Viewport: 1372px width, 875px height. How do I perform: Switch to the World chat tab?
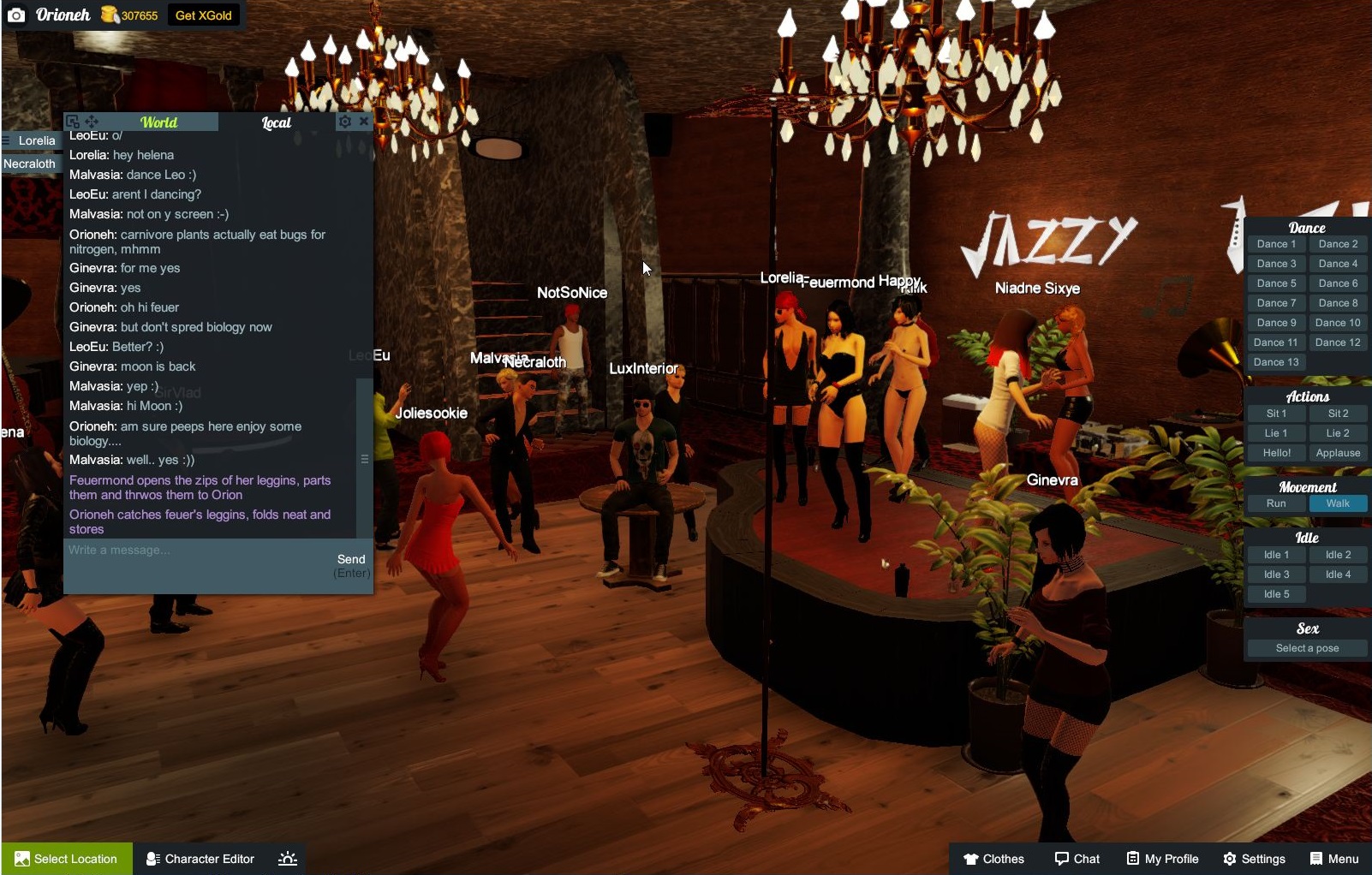coord(161,122)
